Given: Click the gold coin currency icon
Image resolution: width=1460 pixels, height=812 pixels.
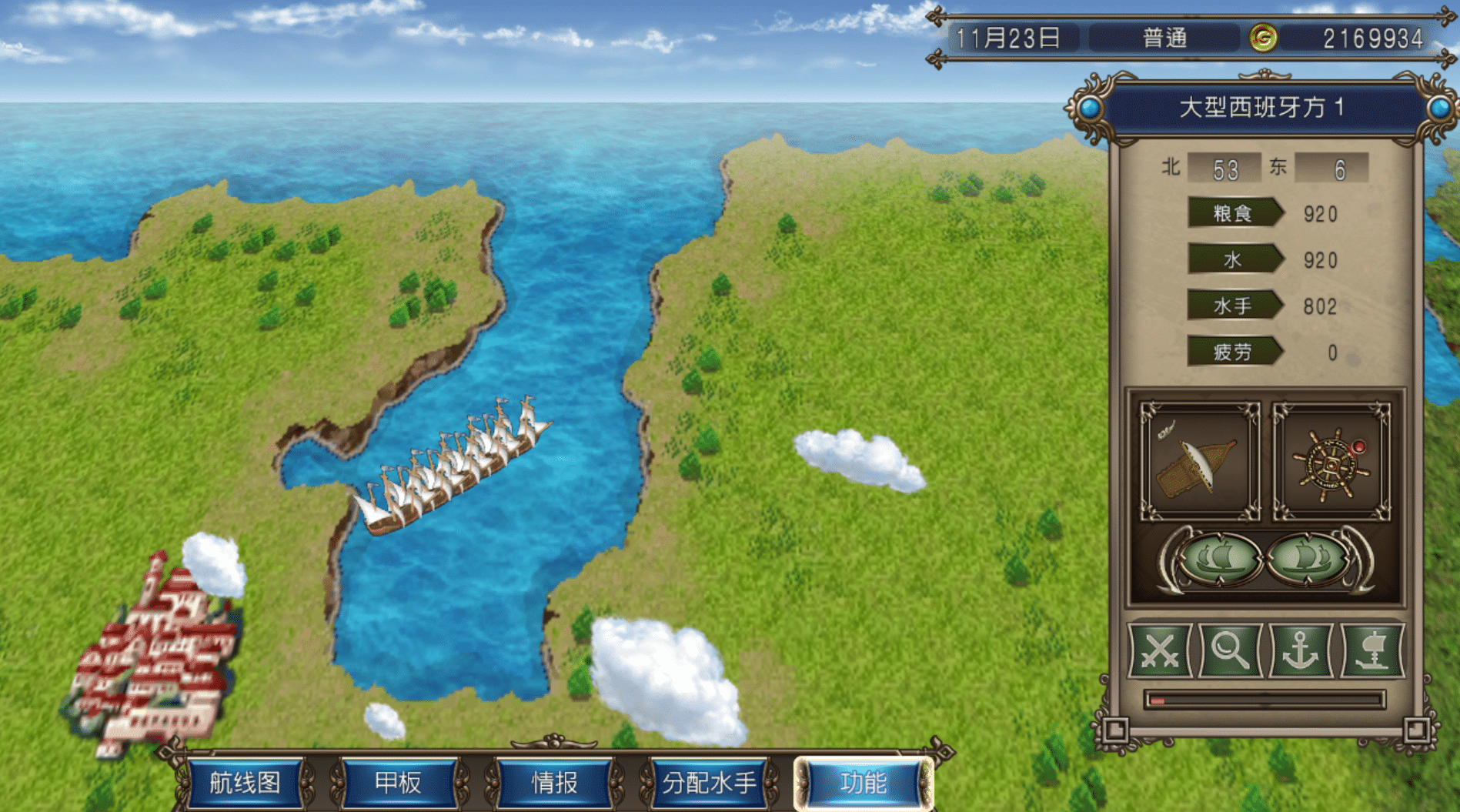Looking at the screenshot, I should pyautogui.click(x=1263, y=38).
